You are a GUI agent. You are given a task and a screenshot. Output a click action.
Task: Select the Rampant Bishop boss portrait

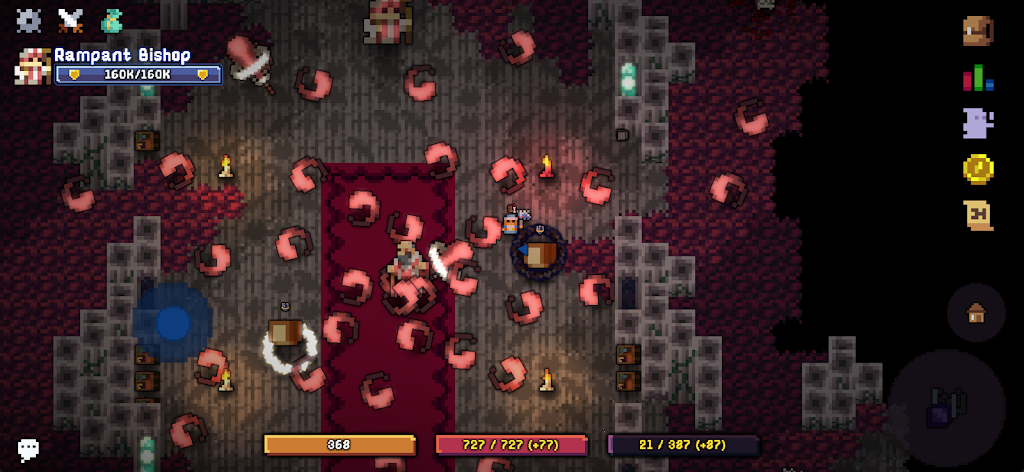pos(32,66)
